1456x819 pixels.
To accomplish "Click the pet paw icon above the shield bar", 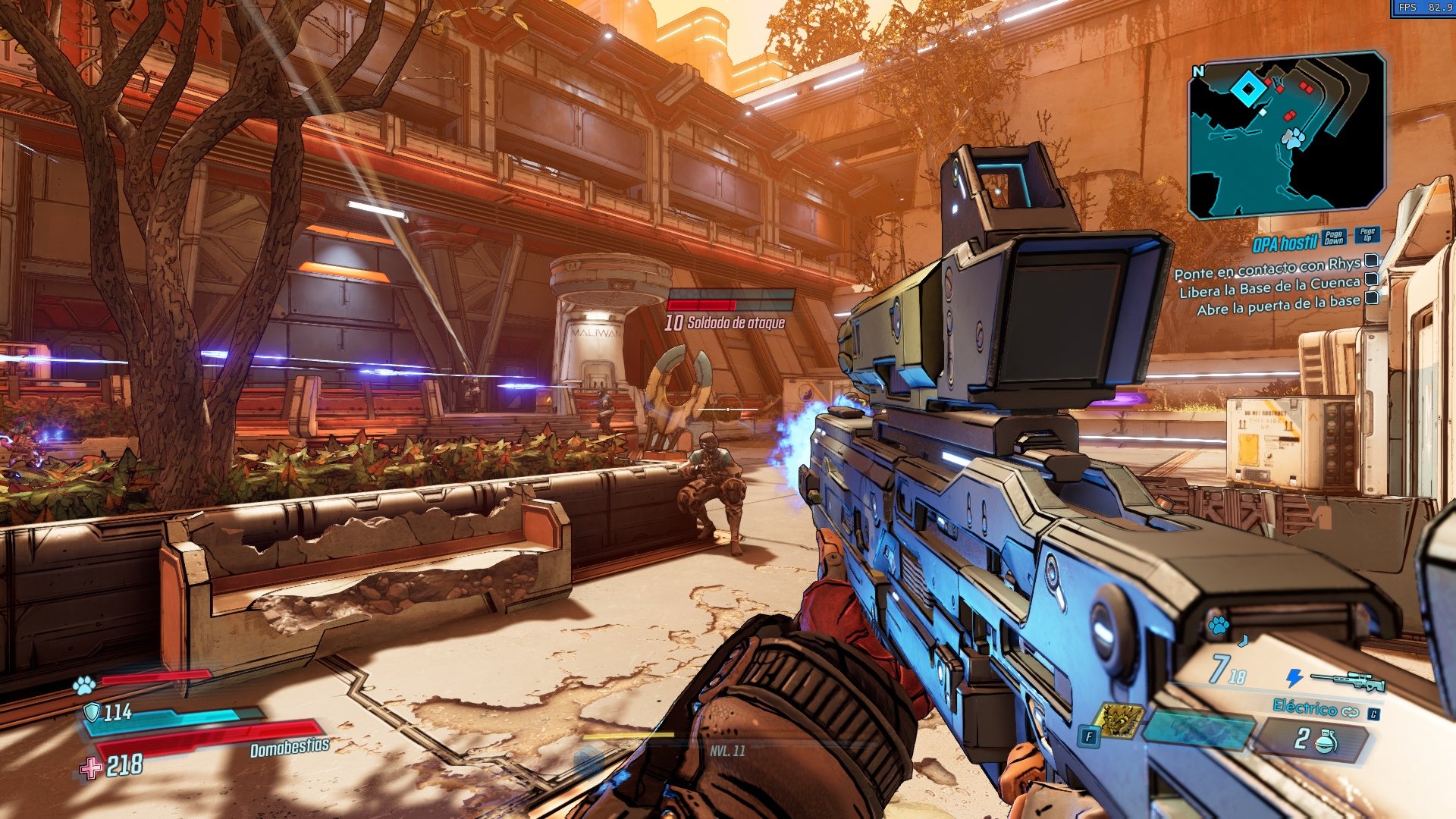I will coord(84,686).
